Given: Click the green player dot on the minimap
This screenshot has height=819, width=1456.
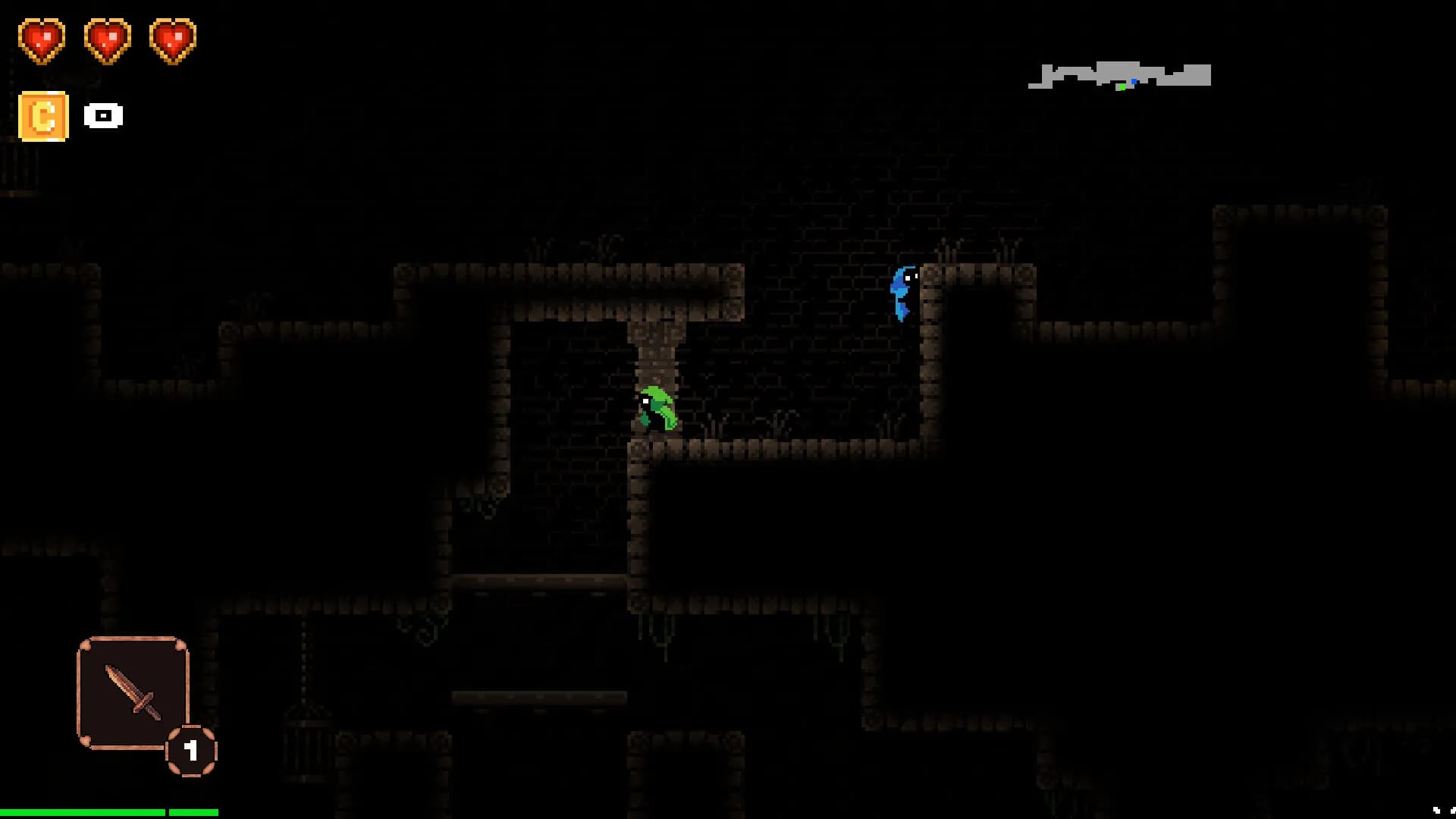Looking at the screenshot, I should [1123, 86].
